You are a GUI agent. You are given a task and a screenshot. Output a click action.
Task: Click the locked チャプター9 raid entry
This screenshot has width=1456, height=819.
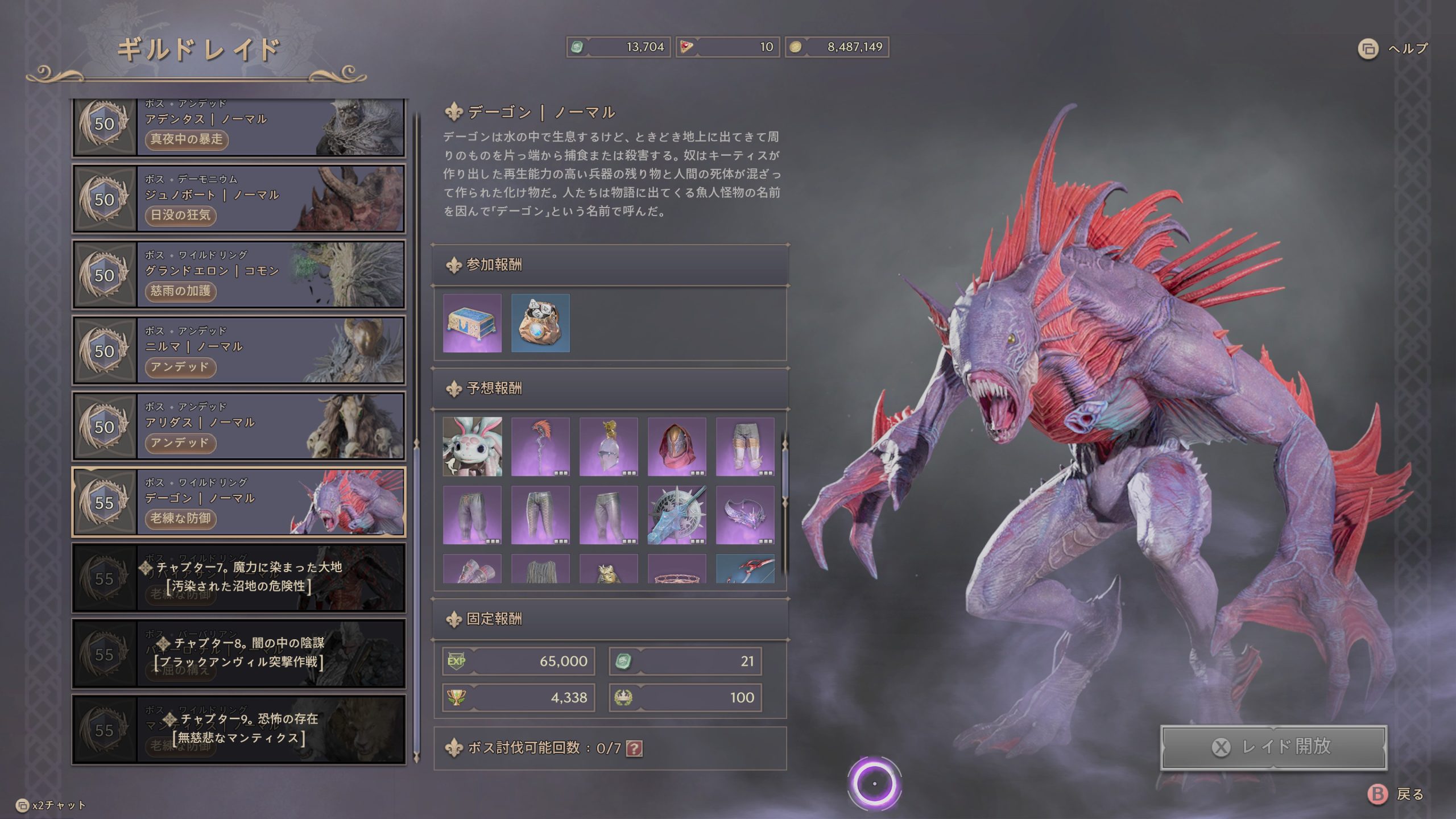tap(239, 729)
